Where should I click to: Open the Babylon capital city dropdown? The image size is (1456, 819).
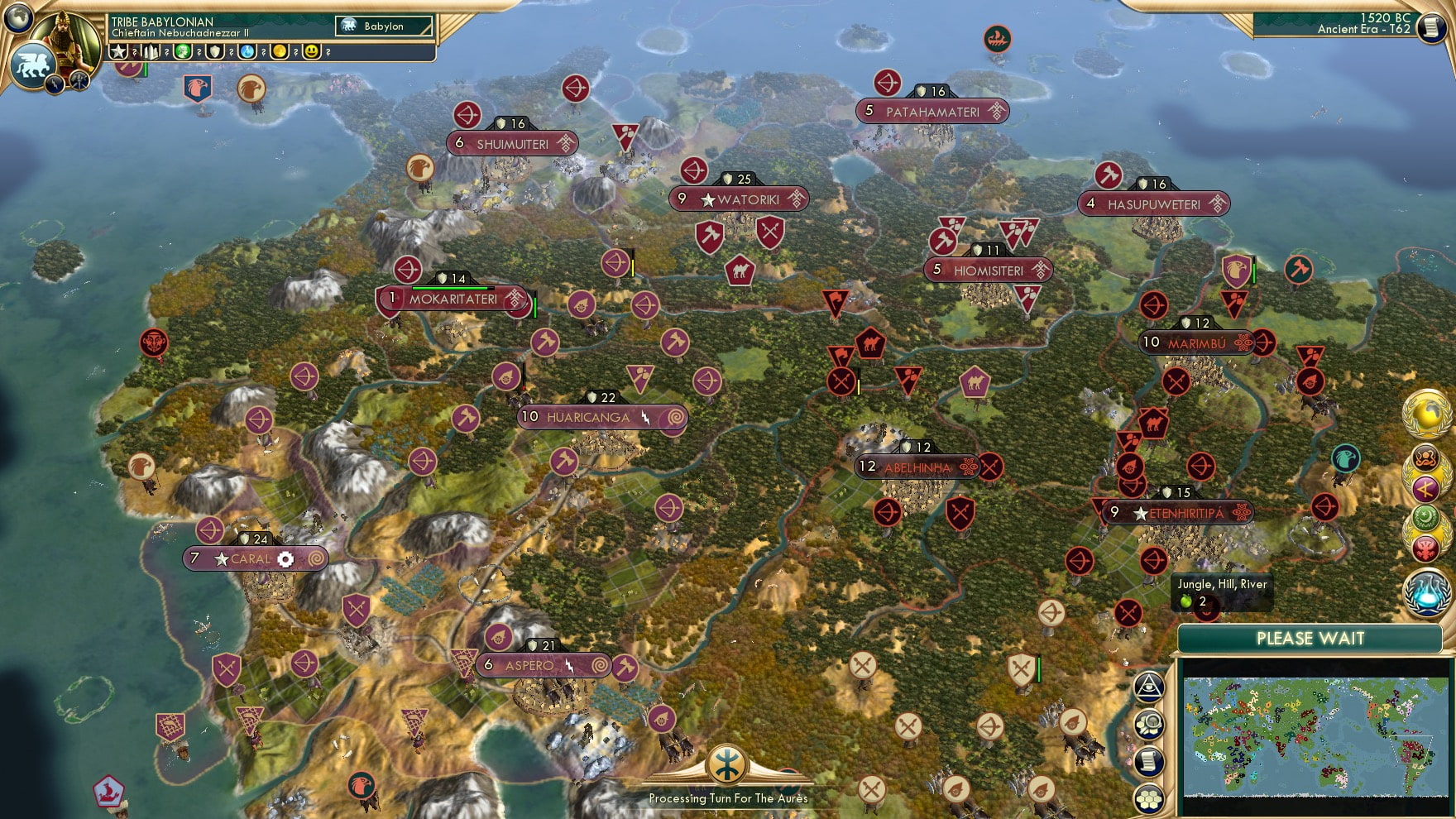(383, 26)
